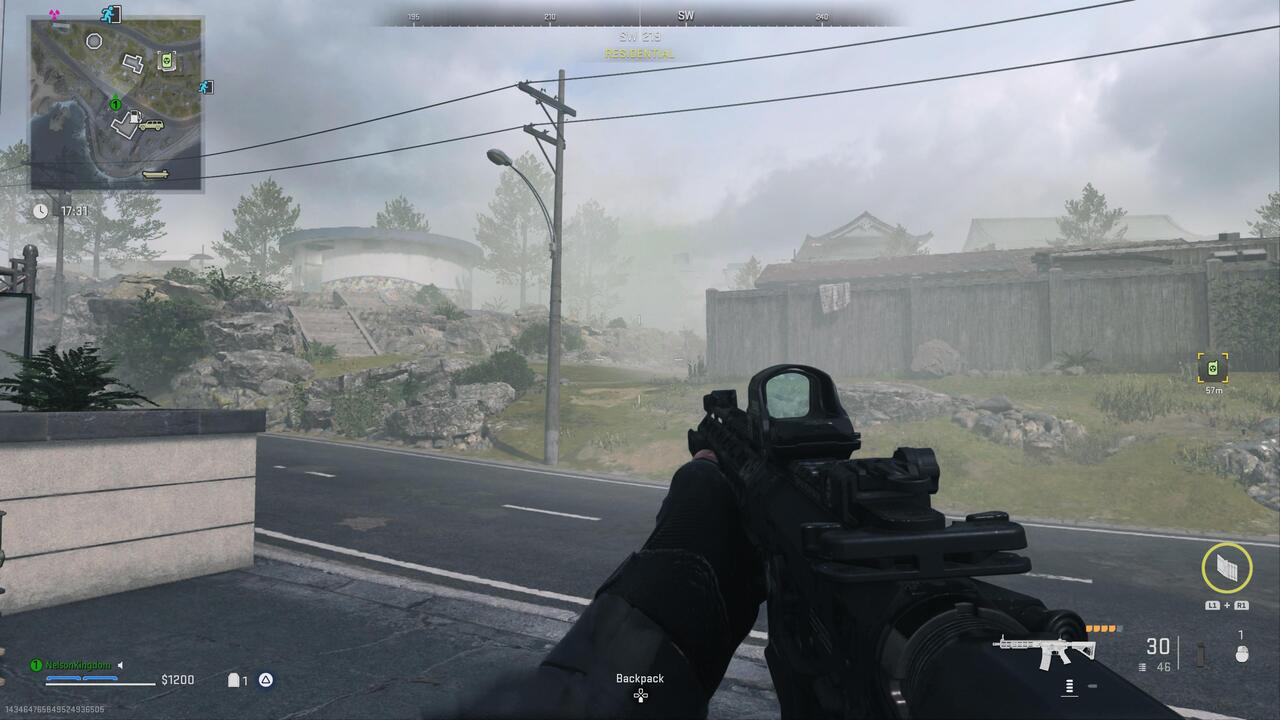Viewport: 1280px width, 720px height.
Task: Select the boat icon near minimap bottom edge
Action: point(155,174)
